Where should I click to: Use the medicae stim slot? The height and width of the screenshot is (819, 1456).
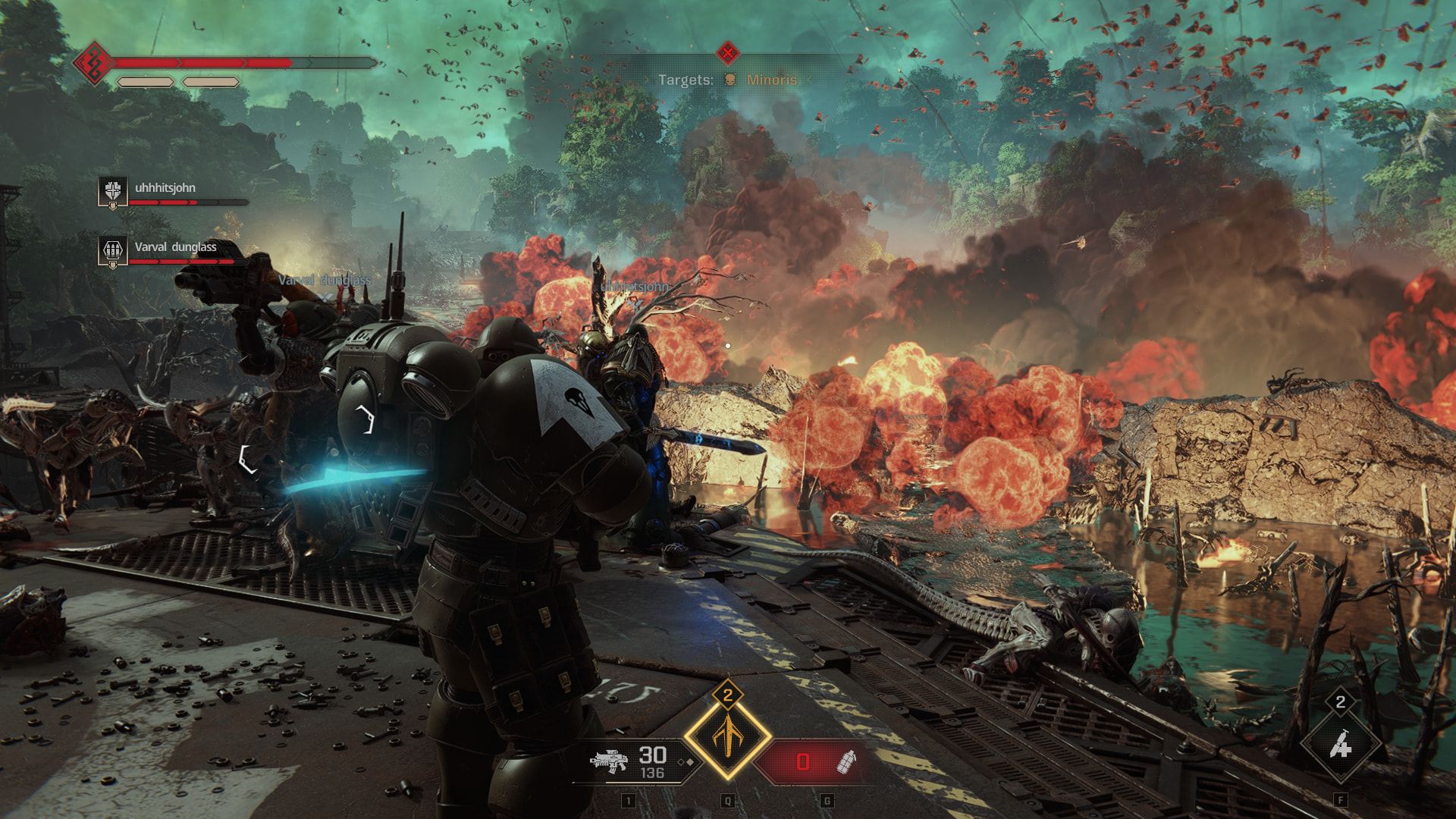[x=1340, y=746]
